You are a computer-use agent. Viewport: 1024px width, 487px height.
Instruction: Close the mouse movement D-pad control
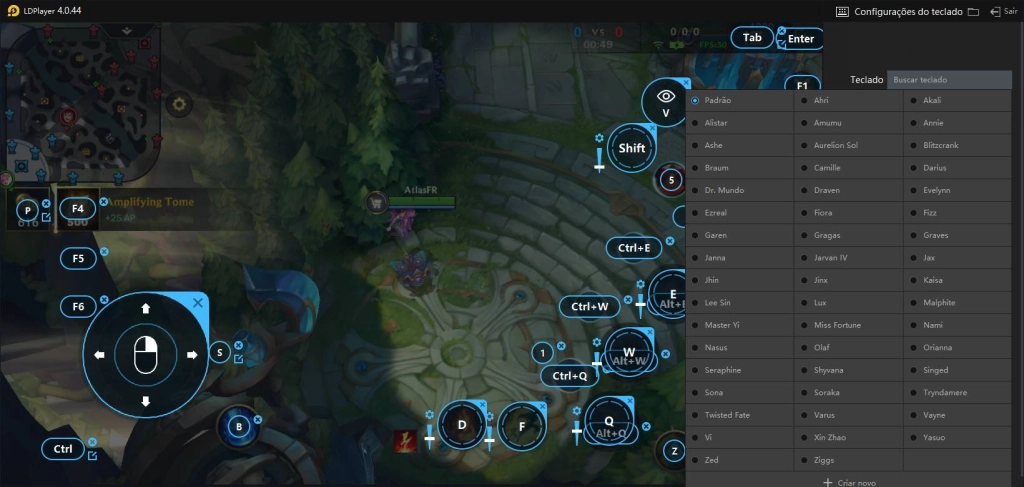(x=198, y=302)
